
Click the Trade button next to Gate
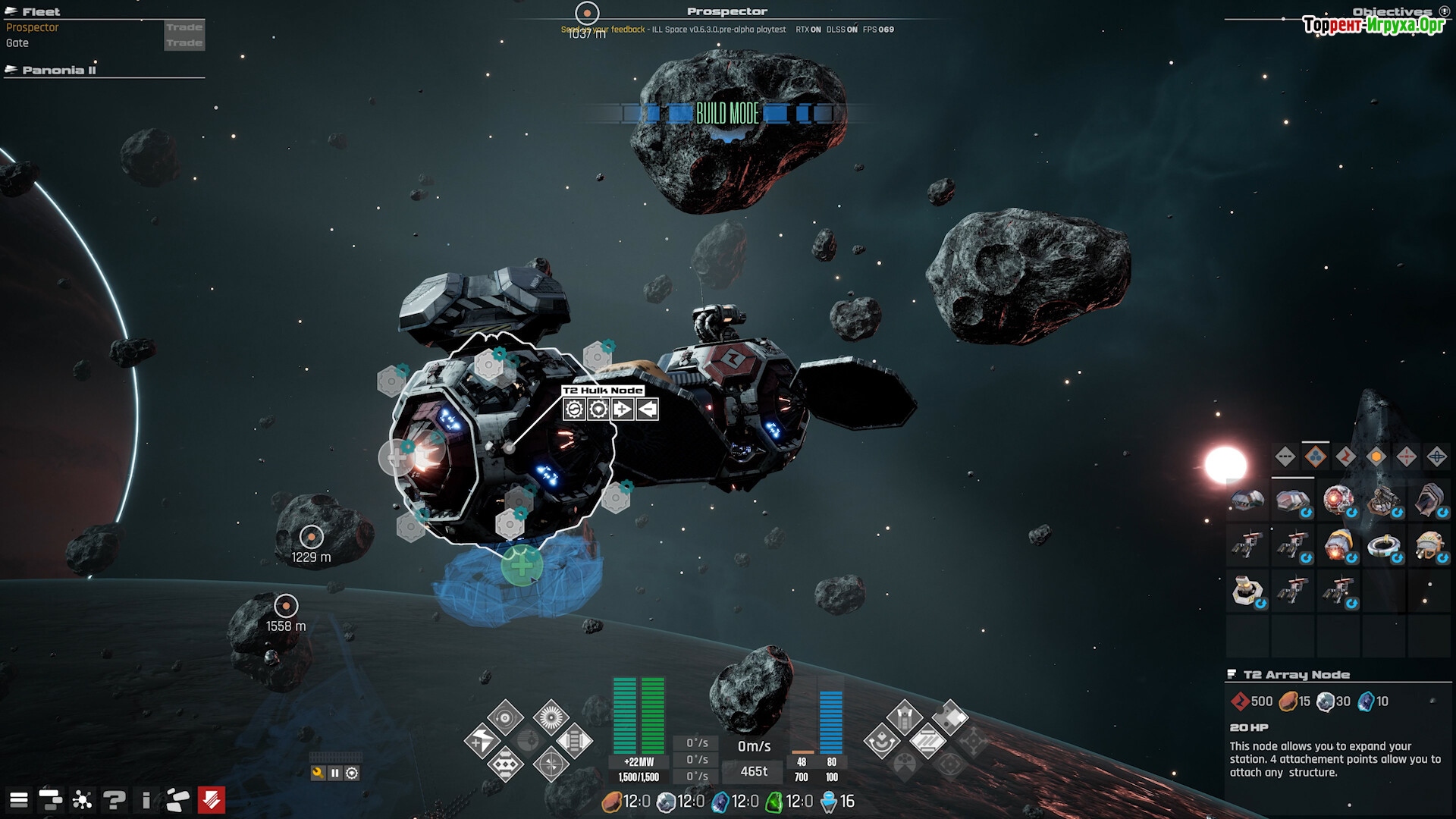(x=184, y=43)
